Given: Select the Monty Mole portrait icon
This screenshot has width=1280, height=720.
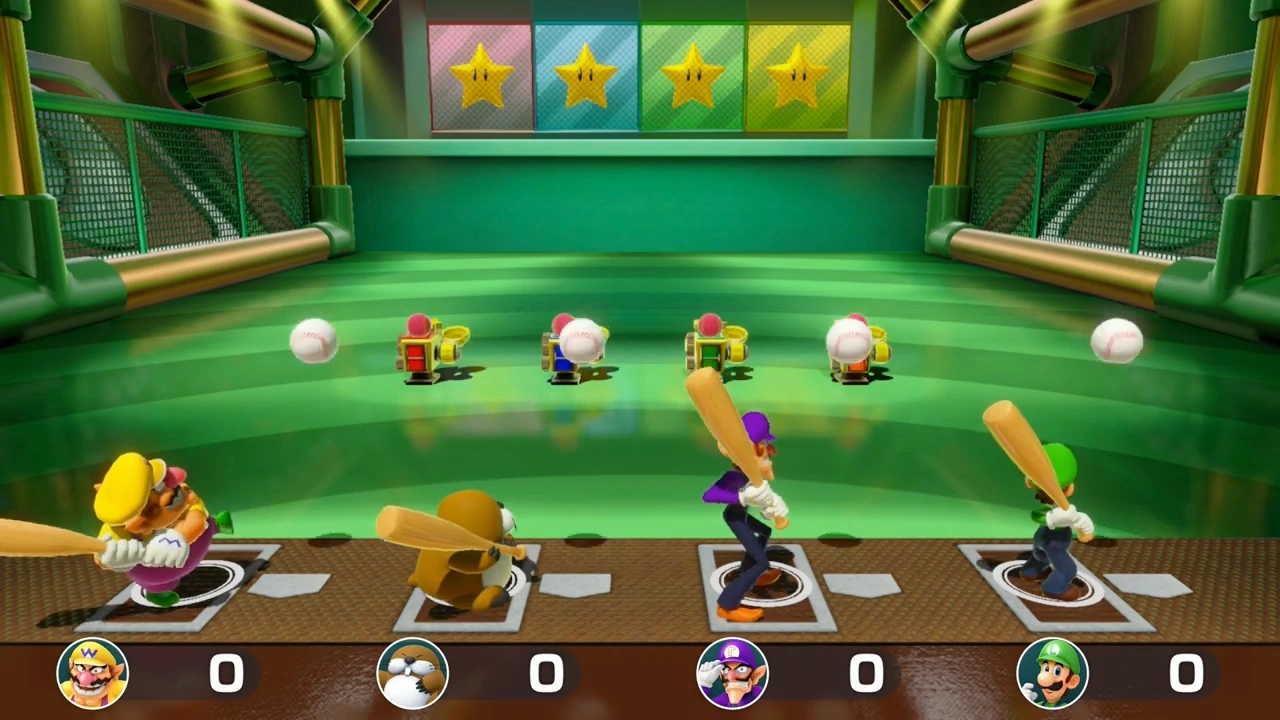Looking at the screenshot, I should point(413,672).
